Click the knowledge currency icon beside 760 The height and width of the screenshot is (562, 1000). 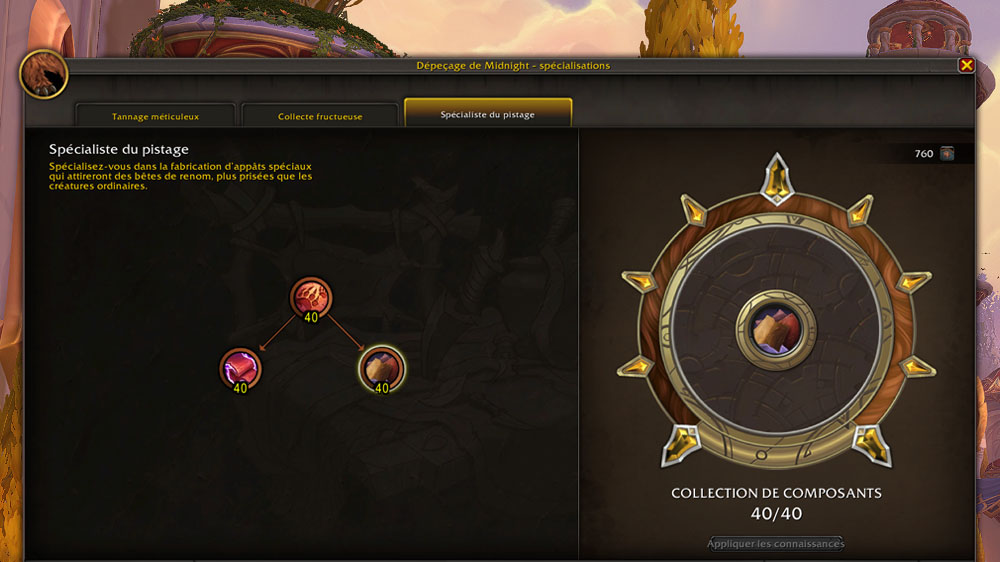[947, 153]
